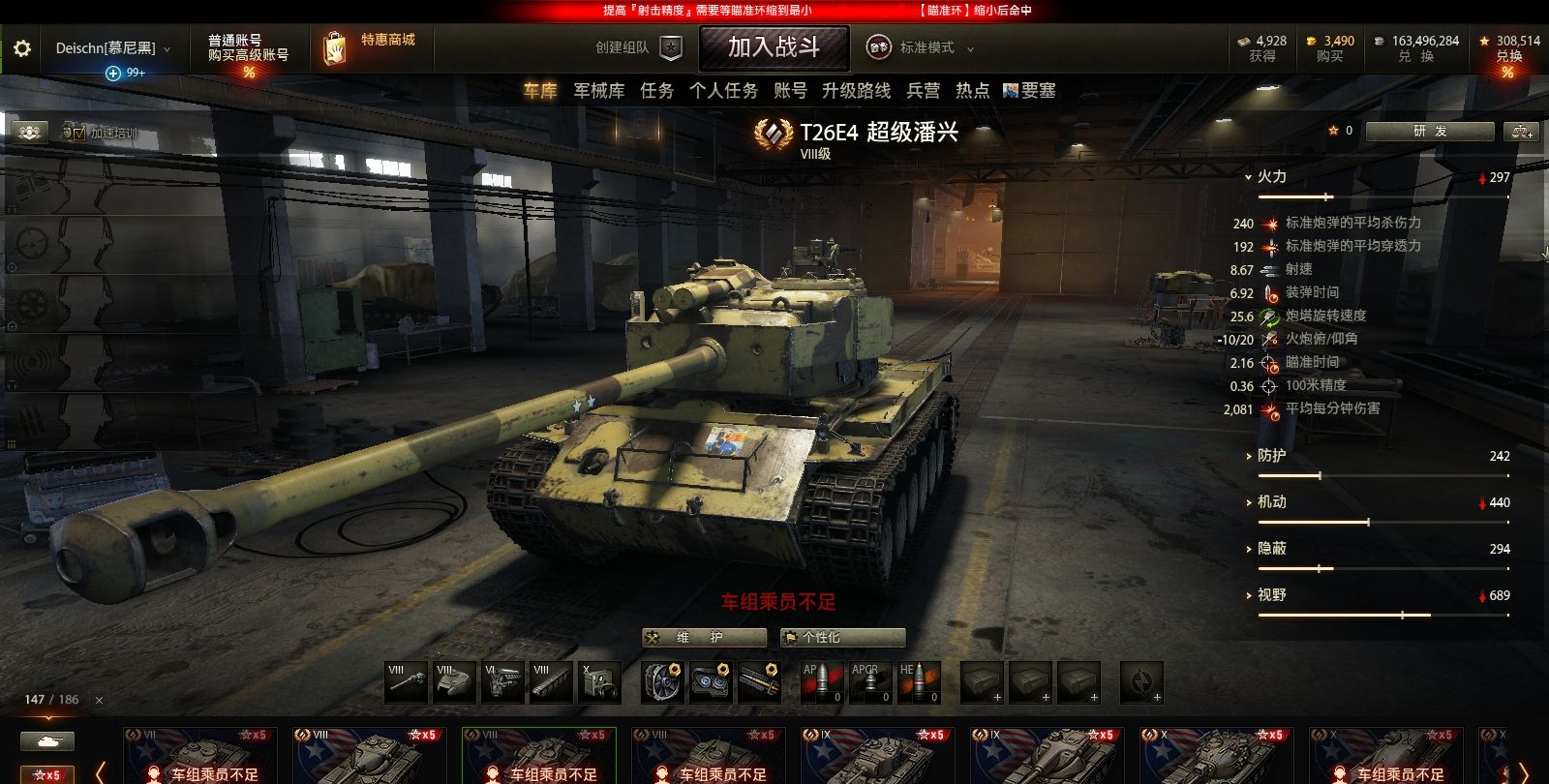Open the crew members panel icon
Screen dimensions: 1549x784
point(29,130)
